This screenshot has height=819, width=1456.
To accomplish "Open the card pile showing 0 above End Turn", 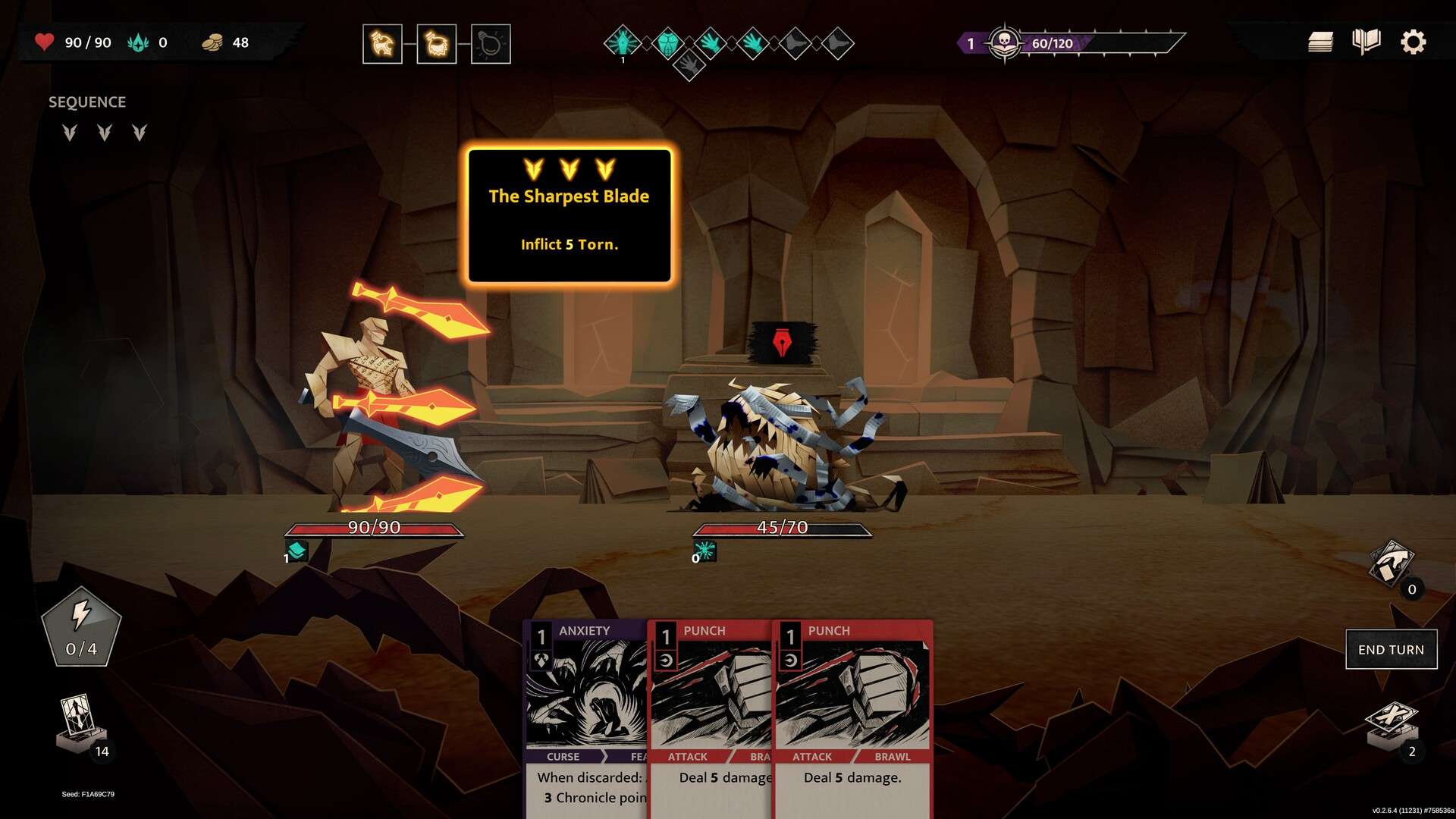I will pyautogui.click(x=1391, y=565).
